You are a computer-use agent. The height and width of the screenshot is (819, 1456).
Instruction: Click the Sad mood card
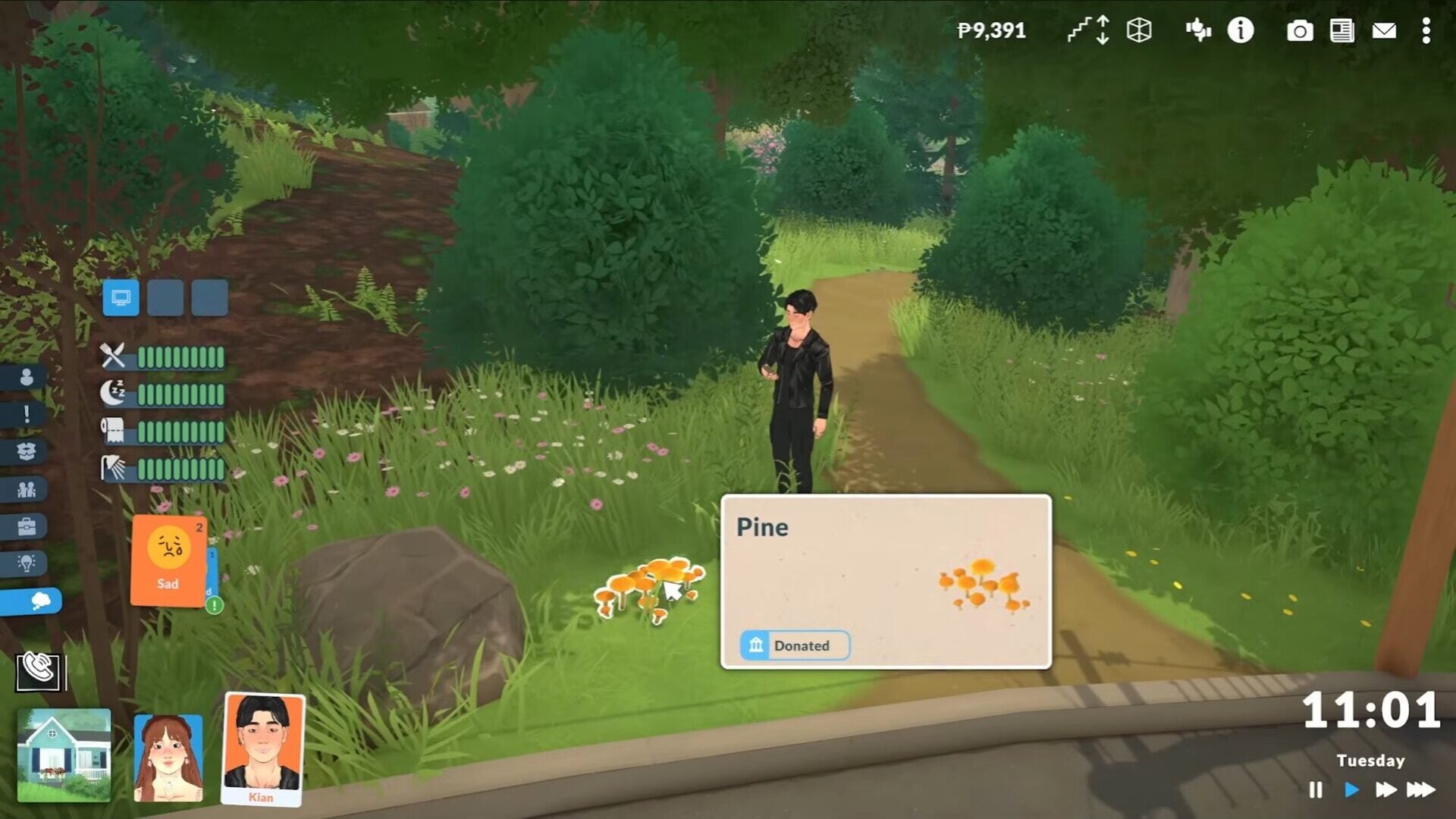coord(168,560)
